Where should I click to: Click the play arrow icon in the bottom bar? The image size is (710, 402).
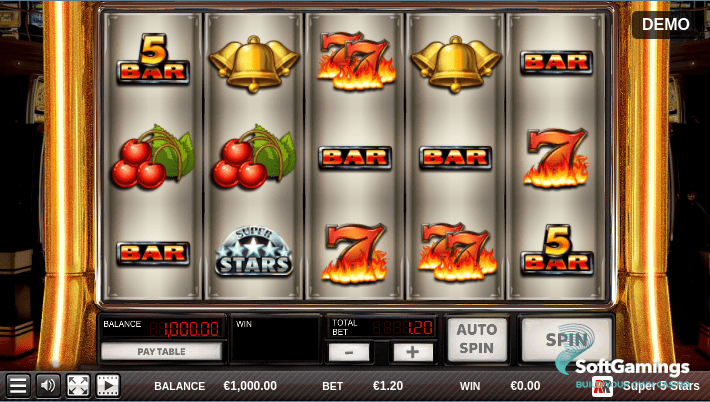[107, 386]
